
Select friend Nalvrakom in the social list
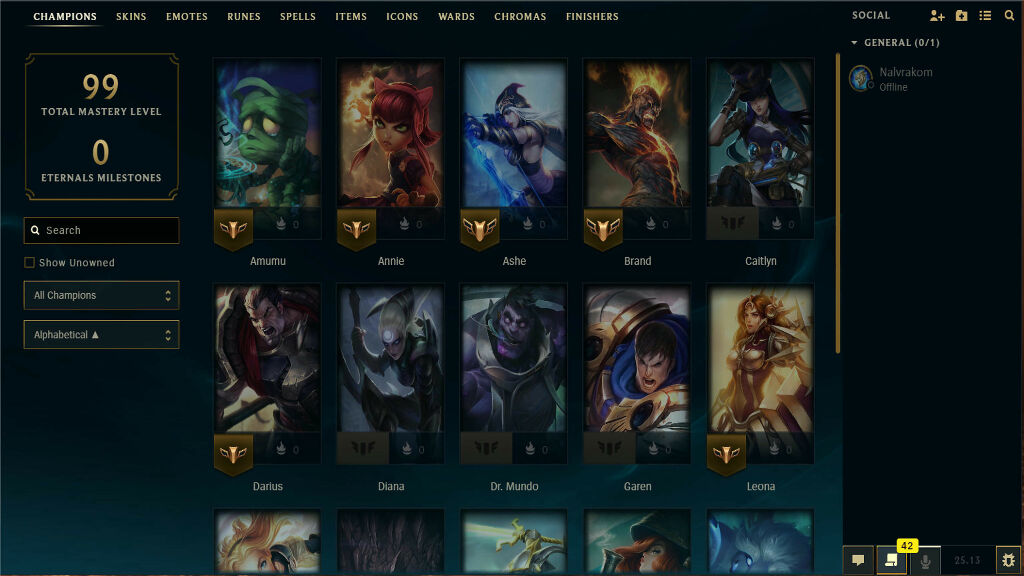click(x=905, y=78)
